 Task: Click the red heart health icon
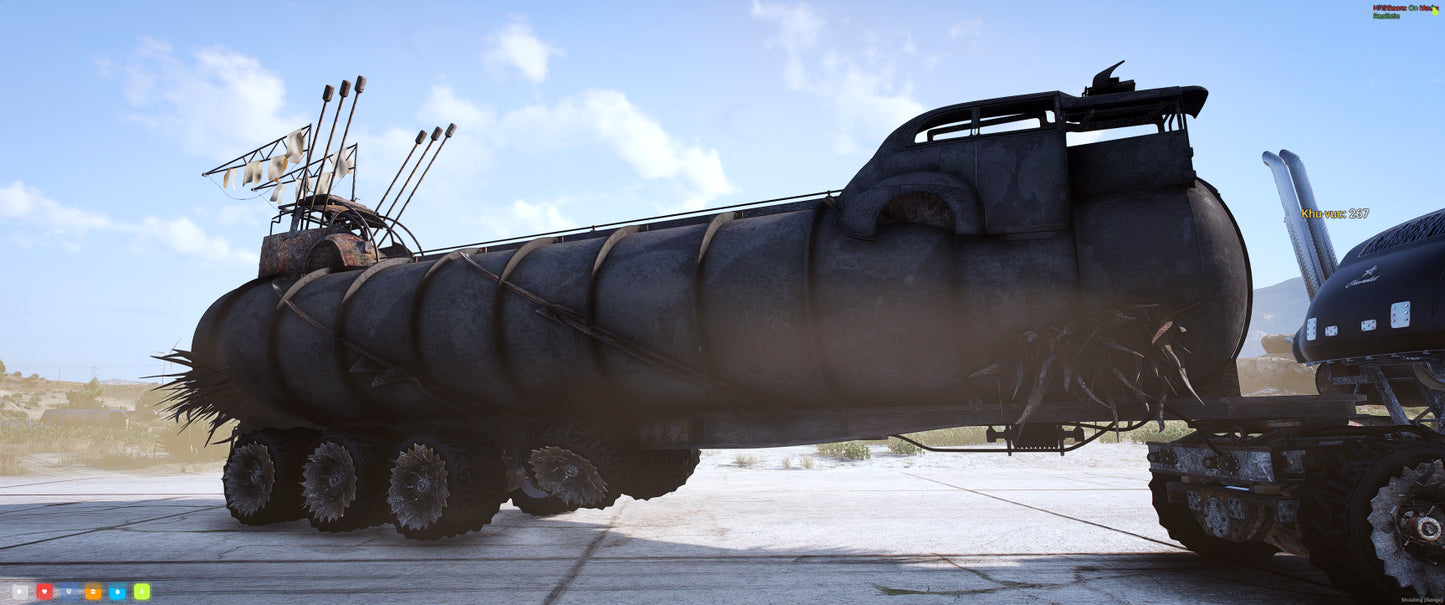click(44, 591)
